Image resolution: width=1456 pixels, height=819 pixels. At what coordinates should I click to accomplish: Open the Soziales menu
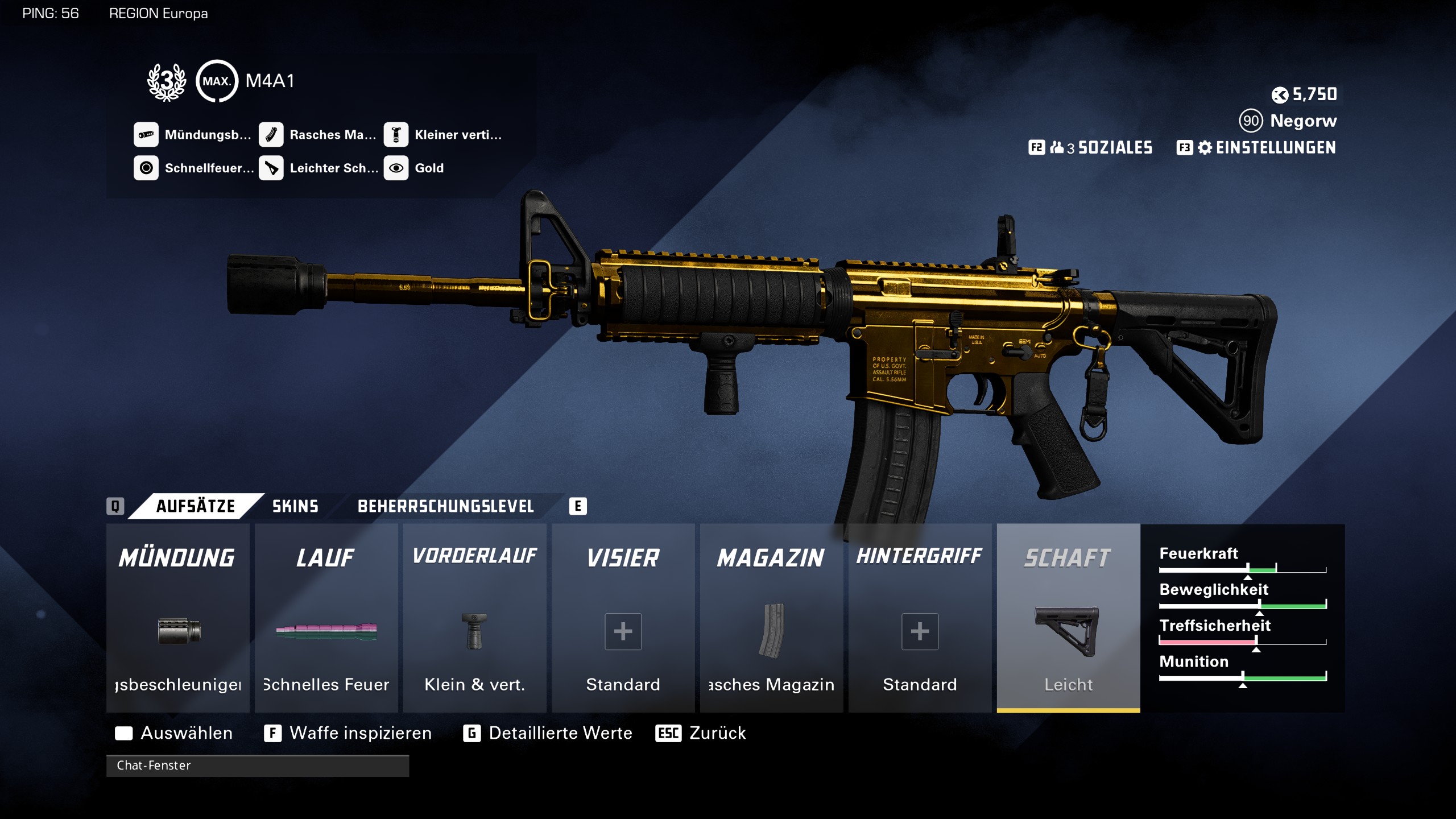click(x=1091, y=148)
